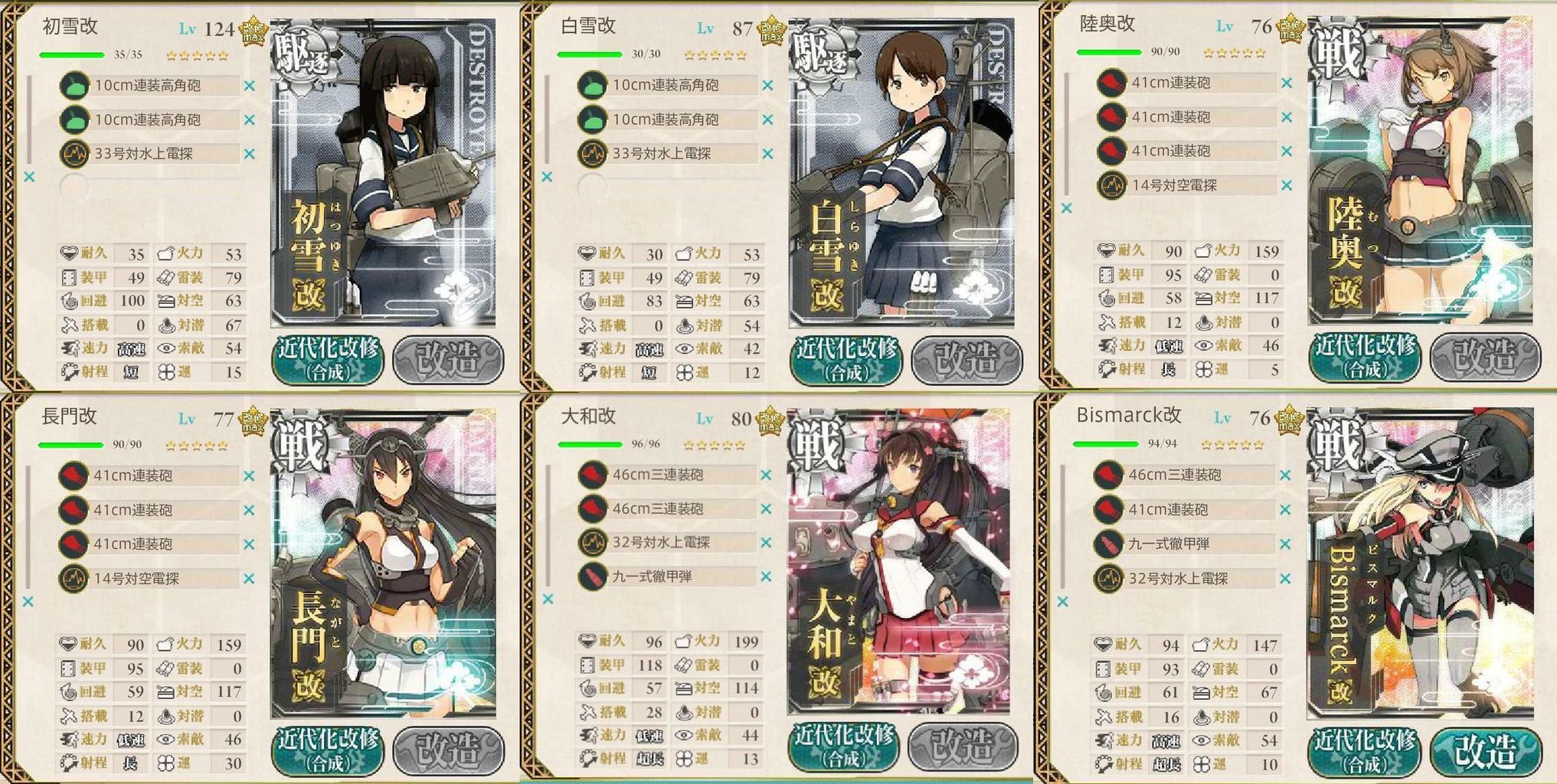Select the 32号対水上電探 radar icon on Bismarck改
The image size is (1557, 784).
[x=1110, y=579]
